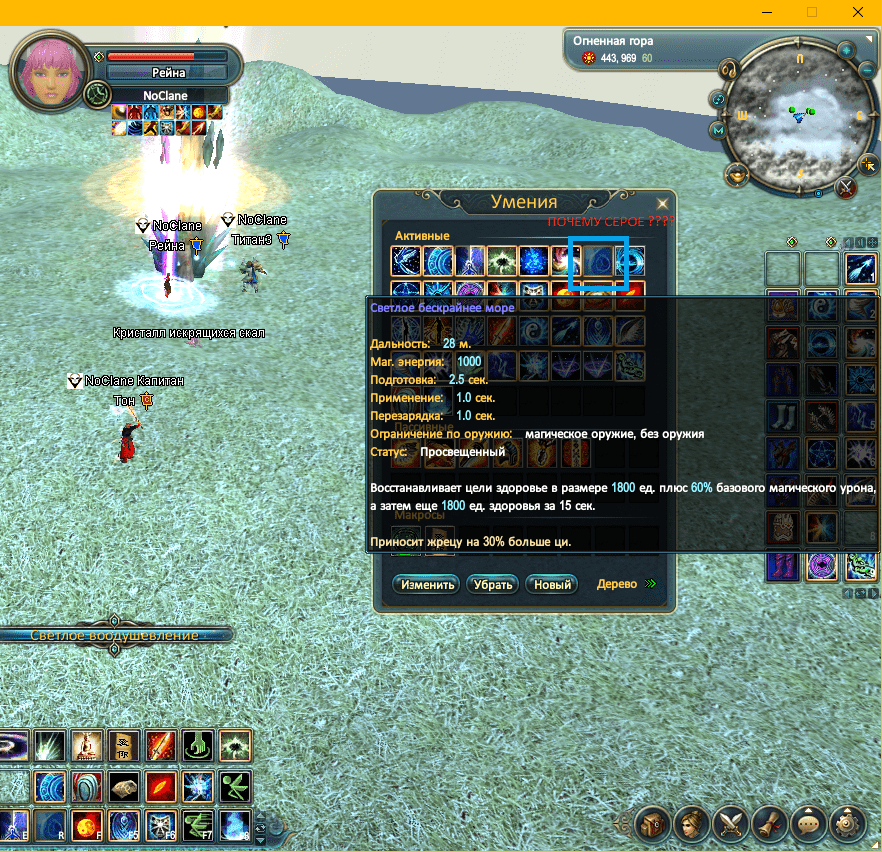Click the Изменить button
Image resolution: width=882 pixels, height=852 pixels.
[425, 585]
